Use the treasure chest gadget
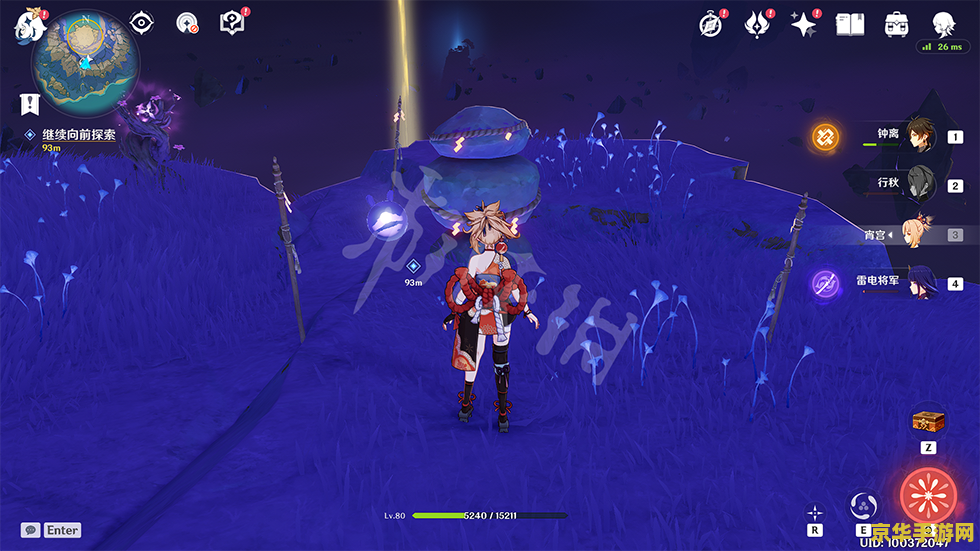Viewport: 980px width, 551px height. (x=928, y=421)
